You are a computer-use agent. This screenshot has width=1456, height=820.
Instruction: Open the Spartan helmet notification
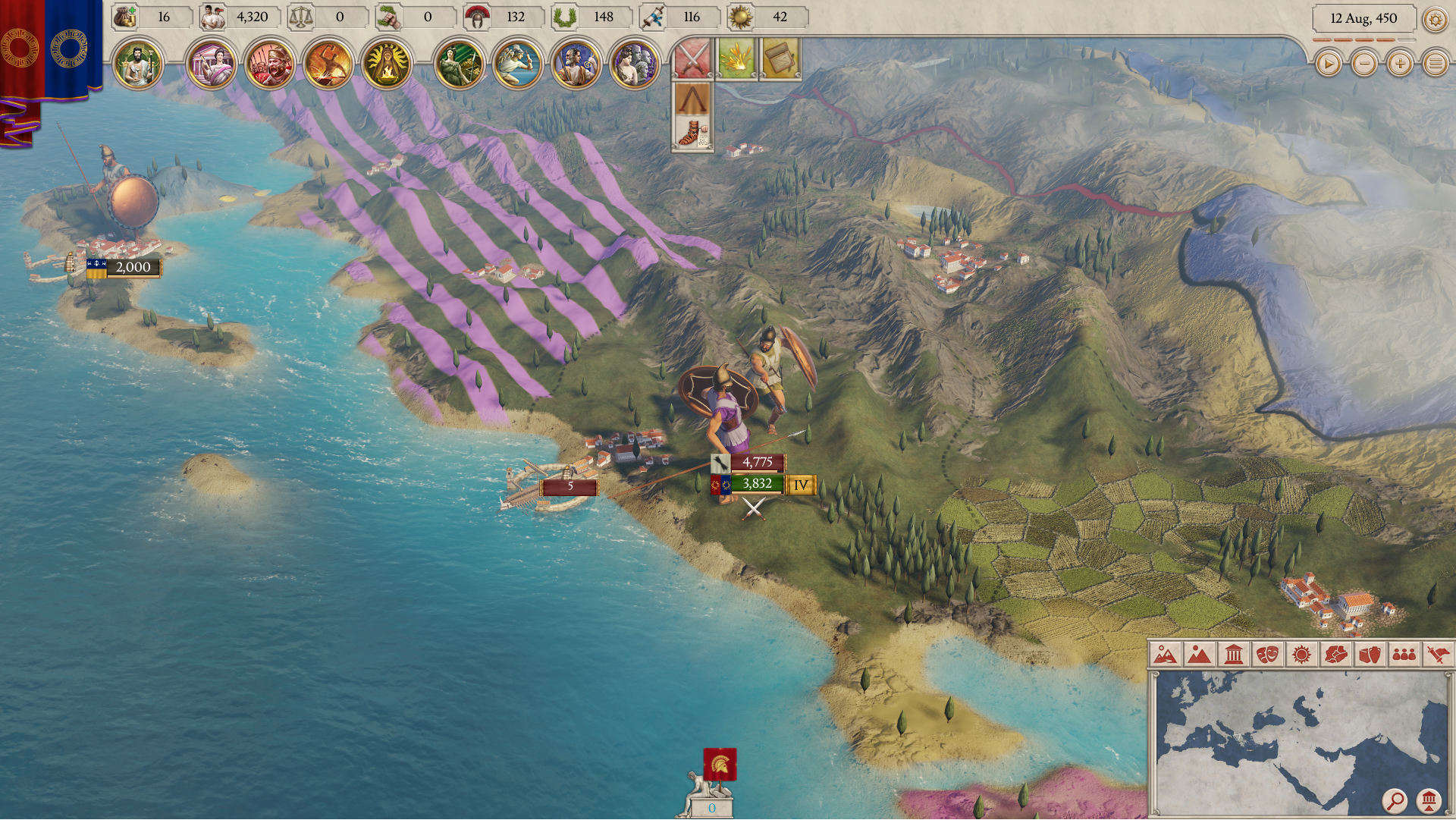pyautogui.click(x=694, y=99)
